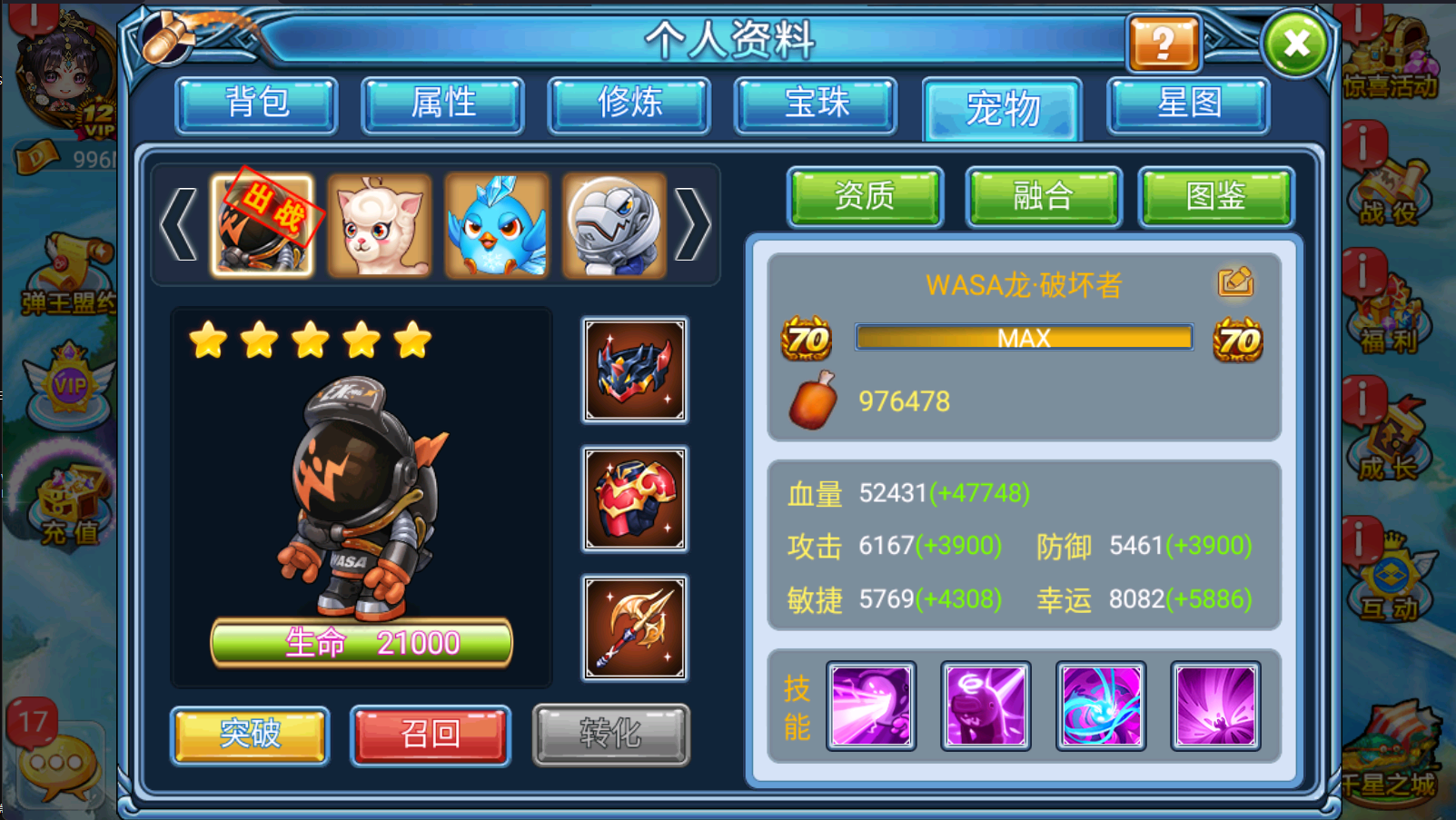
Task: Select the fourth skill in the skills row
Action: click(x=1217, y=705)
